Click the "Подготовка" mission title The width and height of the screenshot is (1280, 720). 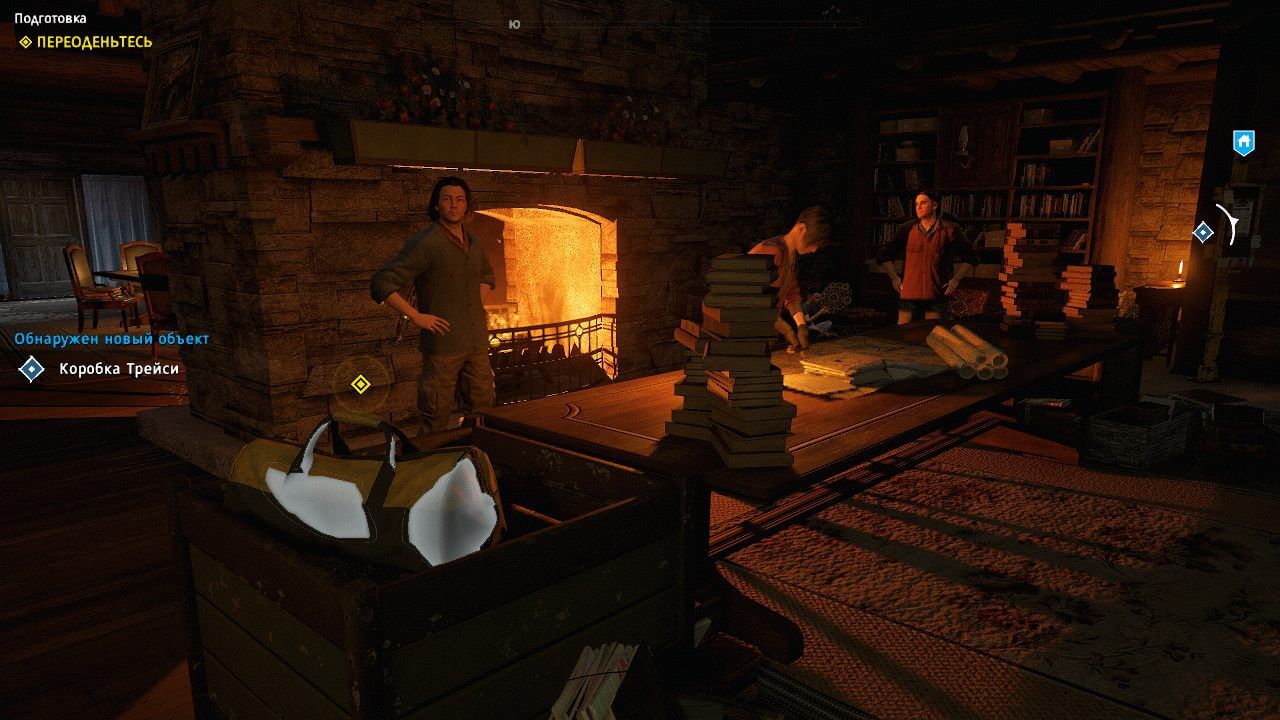[50, 18]
